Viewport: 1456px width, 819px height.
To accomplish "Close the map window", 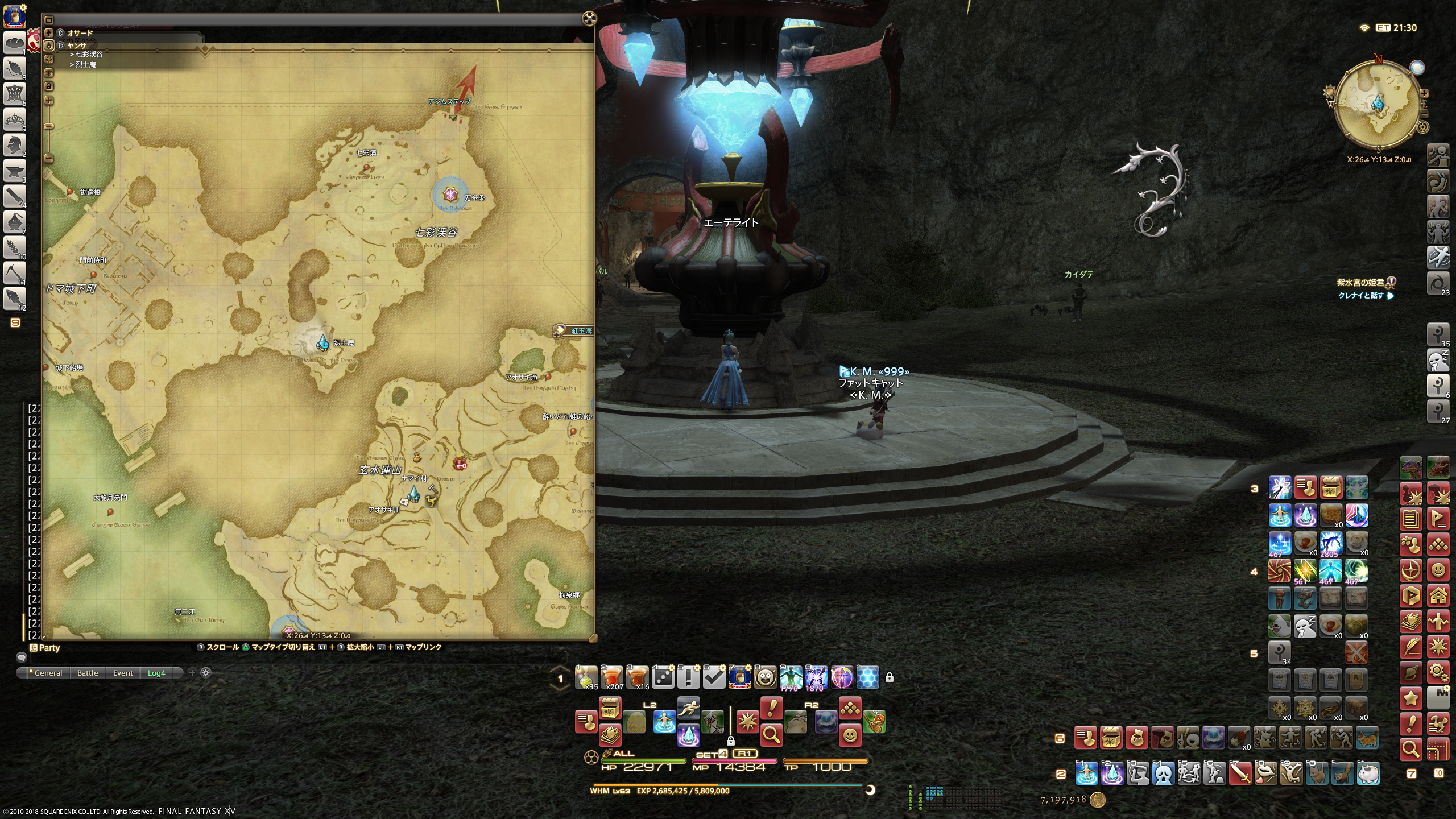I will [x=589, y=19].
